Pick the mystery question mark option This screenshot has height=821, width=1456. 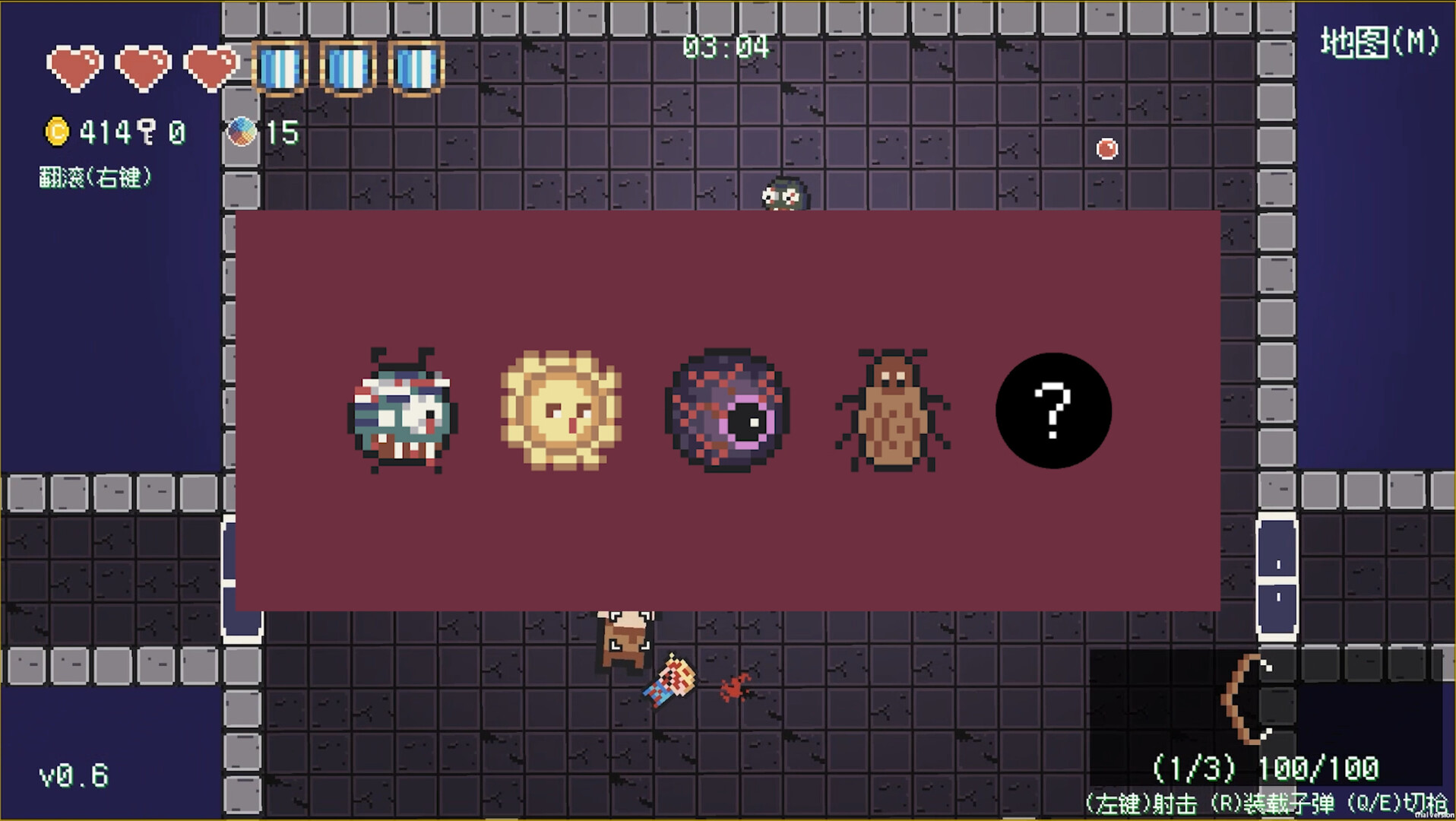[1052, 410]
